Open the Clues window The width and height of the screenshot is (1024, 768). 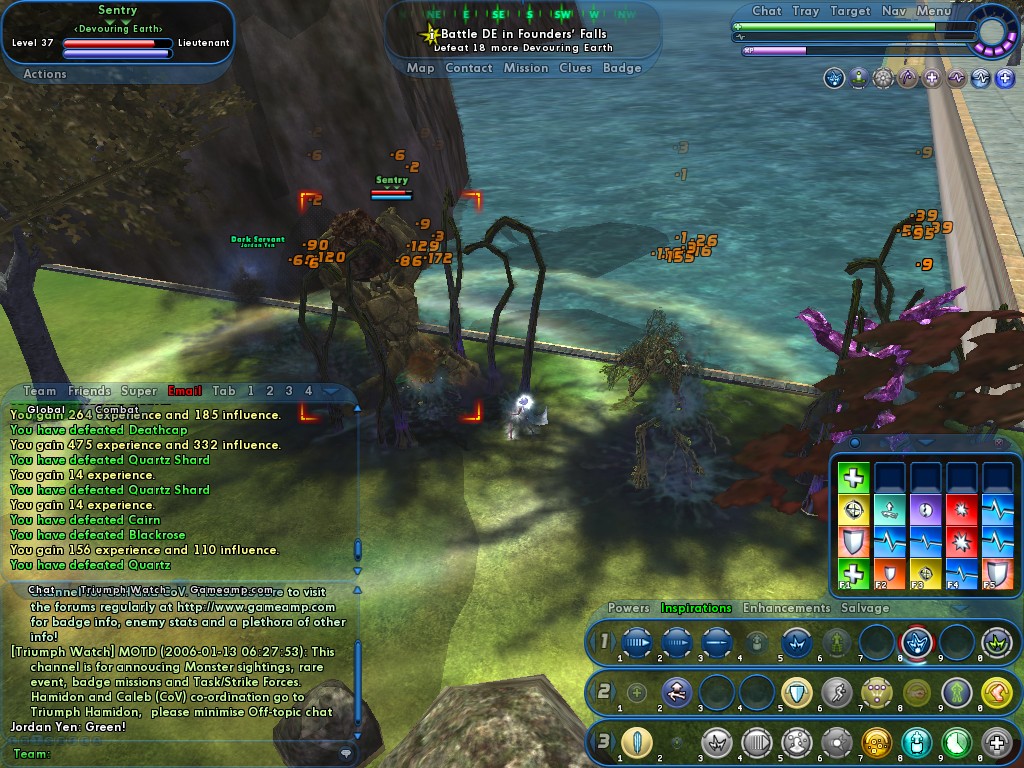click(x=575, y=68)
